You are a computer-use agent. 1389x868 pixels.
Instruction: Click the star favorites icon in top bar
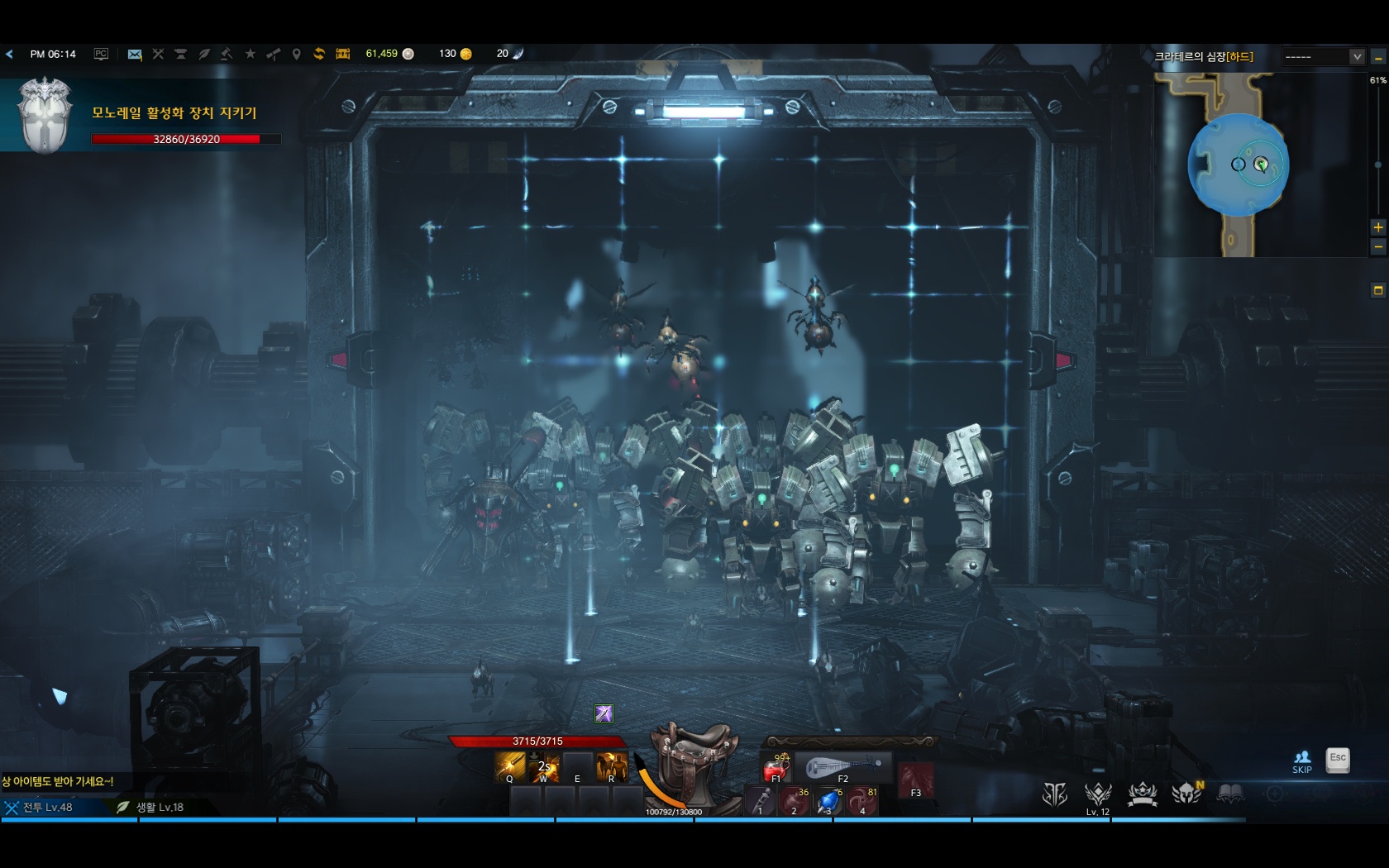(250, 54)
